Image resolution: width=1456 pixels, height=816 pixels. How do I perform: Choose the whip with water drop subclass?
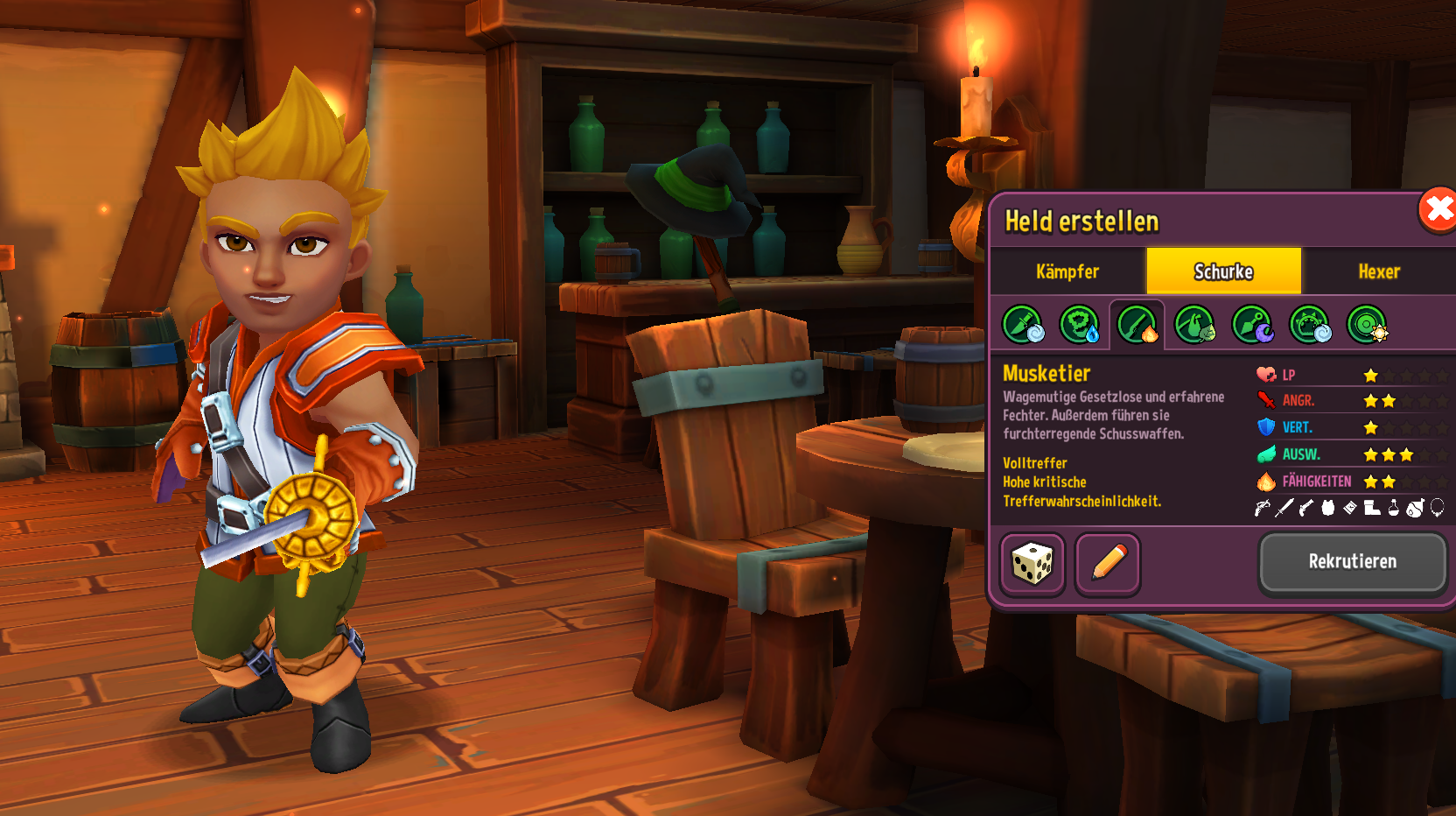click(1080, 325)
